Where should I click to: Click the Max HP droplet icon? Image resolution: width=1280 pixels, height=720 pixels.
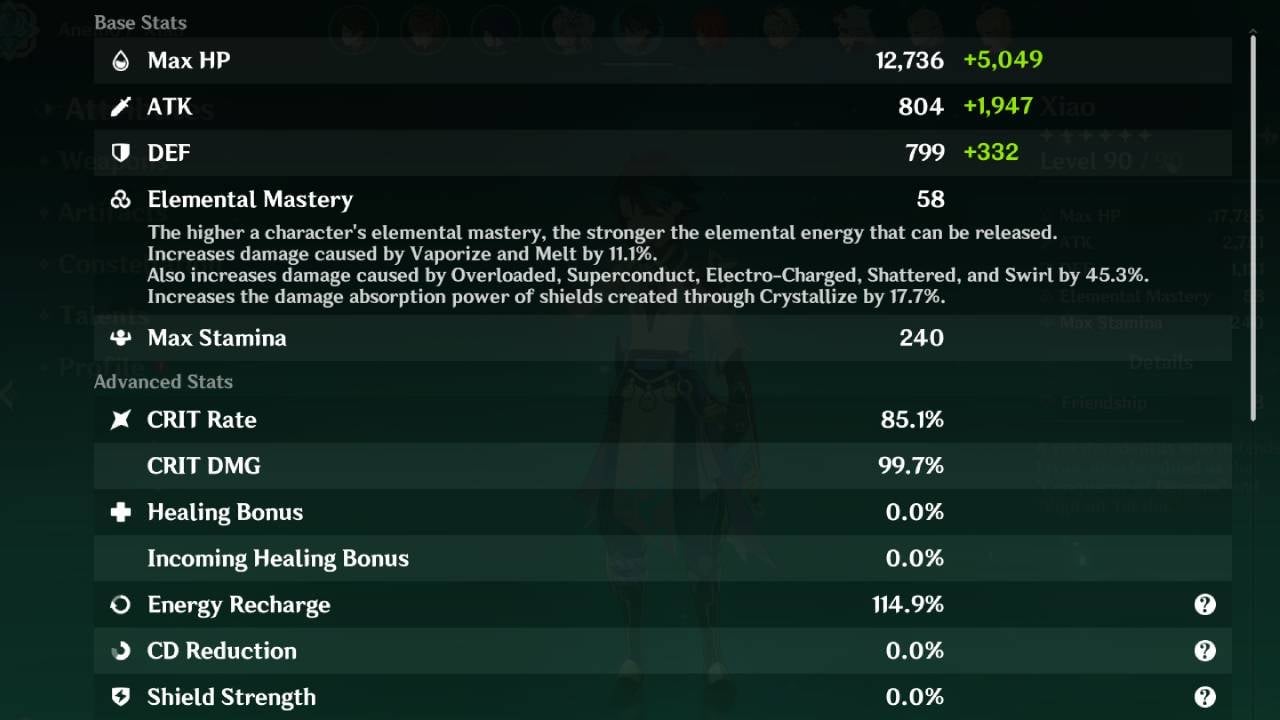tap(119, 60)
